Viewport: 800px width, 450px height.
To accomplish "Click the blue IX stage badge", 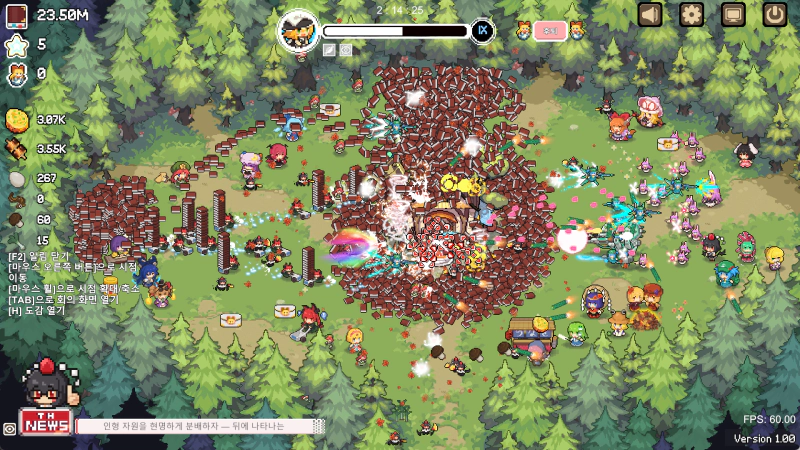I will 484,30.
